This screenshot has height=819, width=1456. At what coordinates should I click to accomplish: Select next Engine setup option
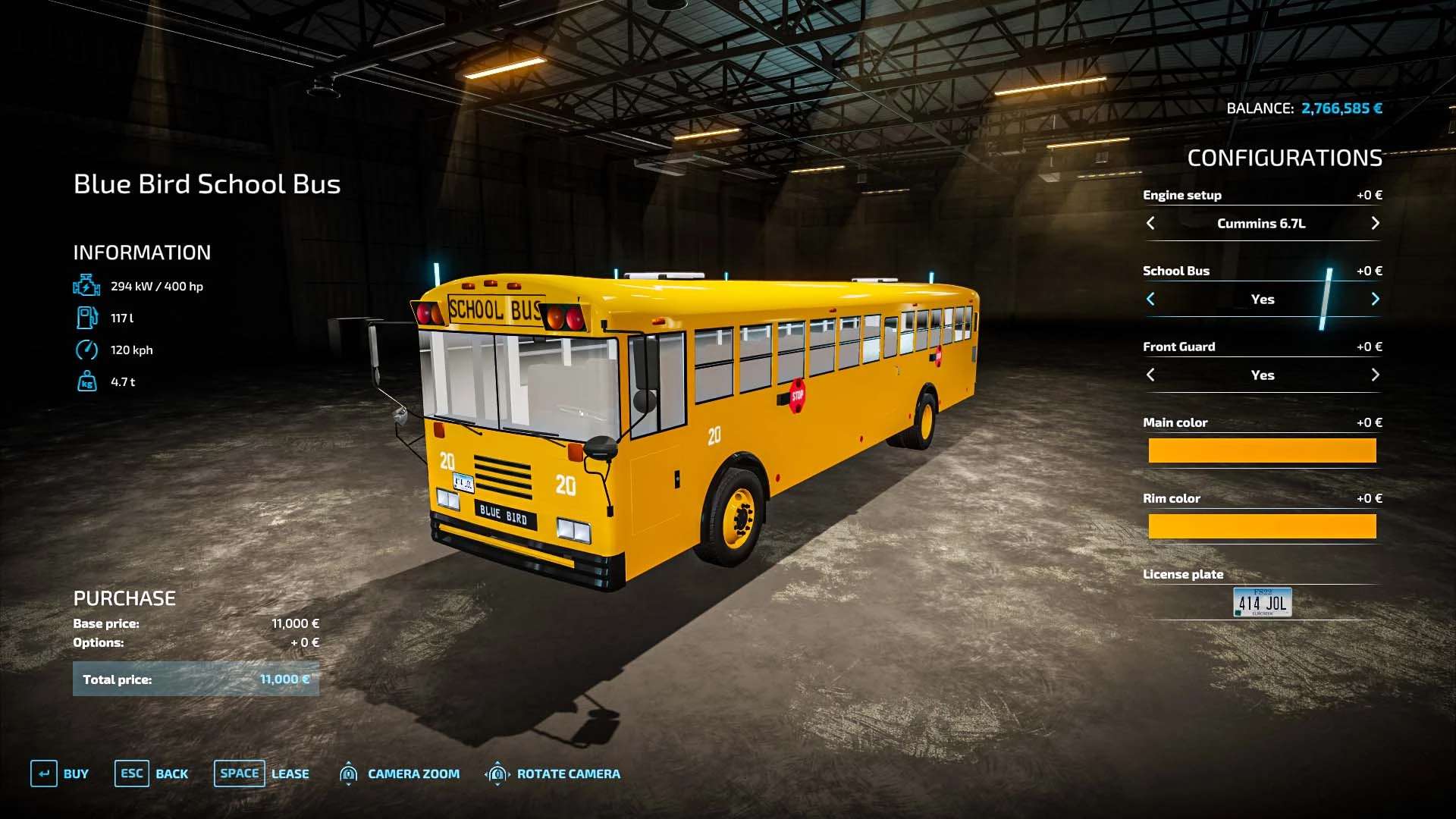(x=1375, y=223)
